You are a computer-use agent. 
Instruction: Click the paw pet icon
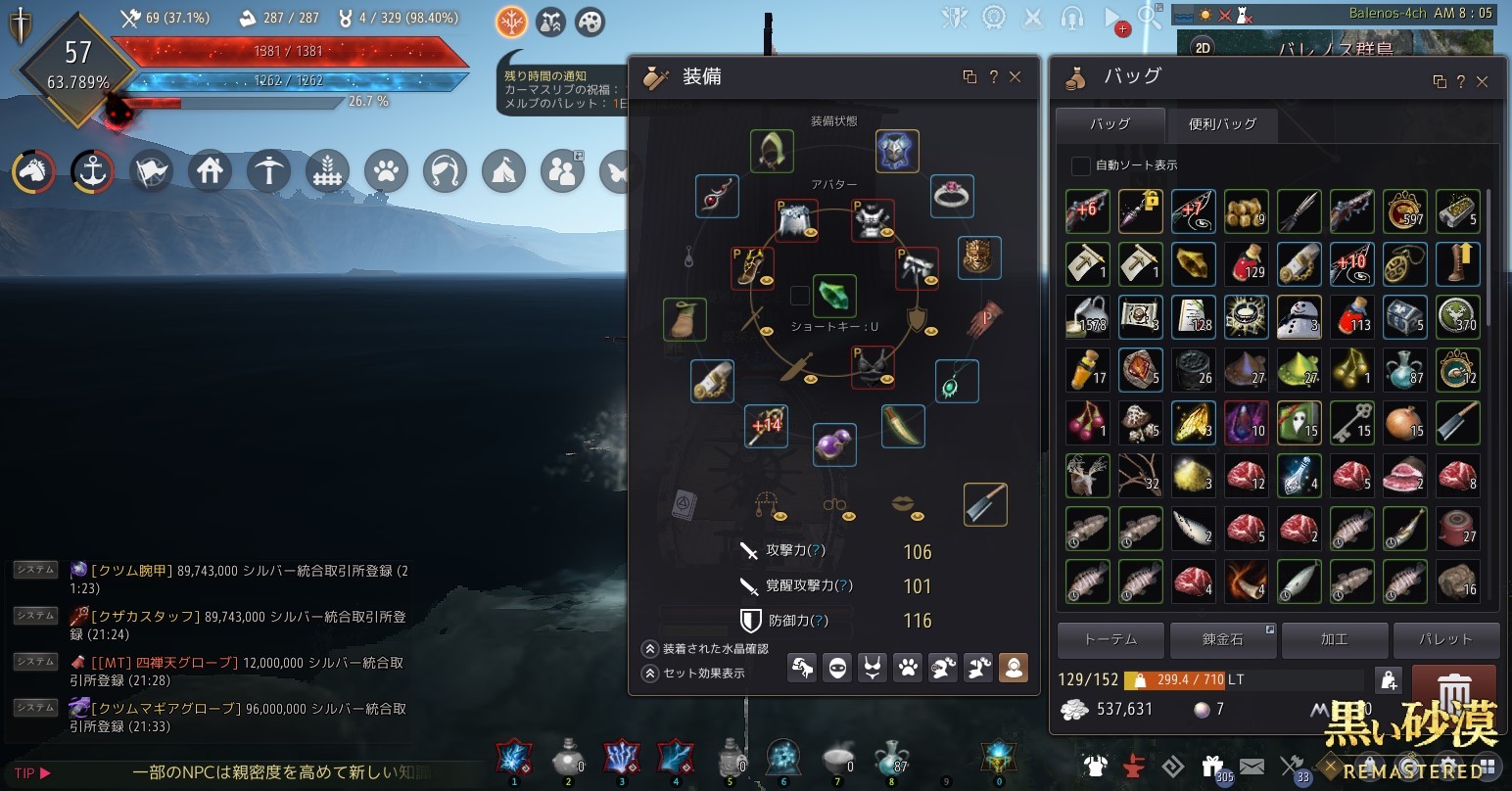[386, 172]
